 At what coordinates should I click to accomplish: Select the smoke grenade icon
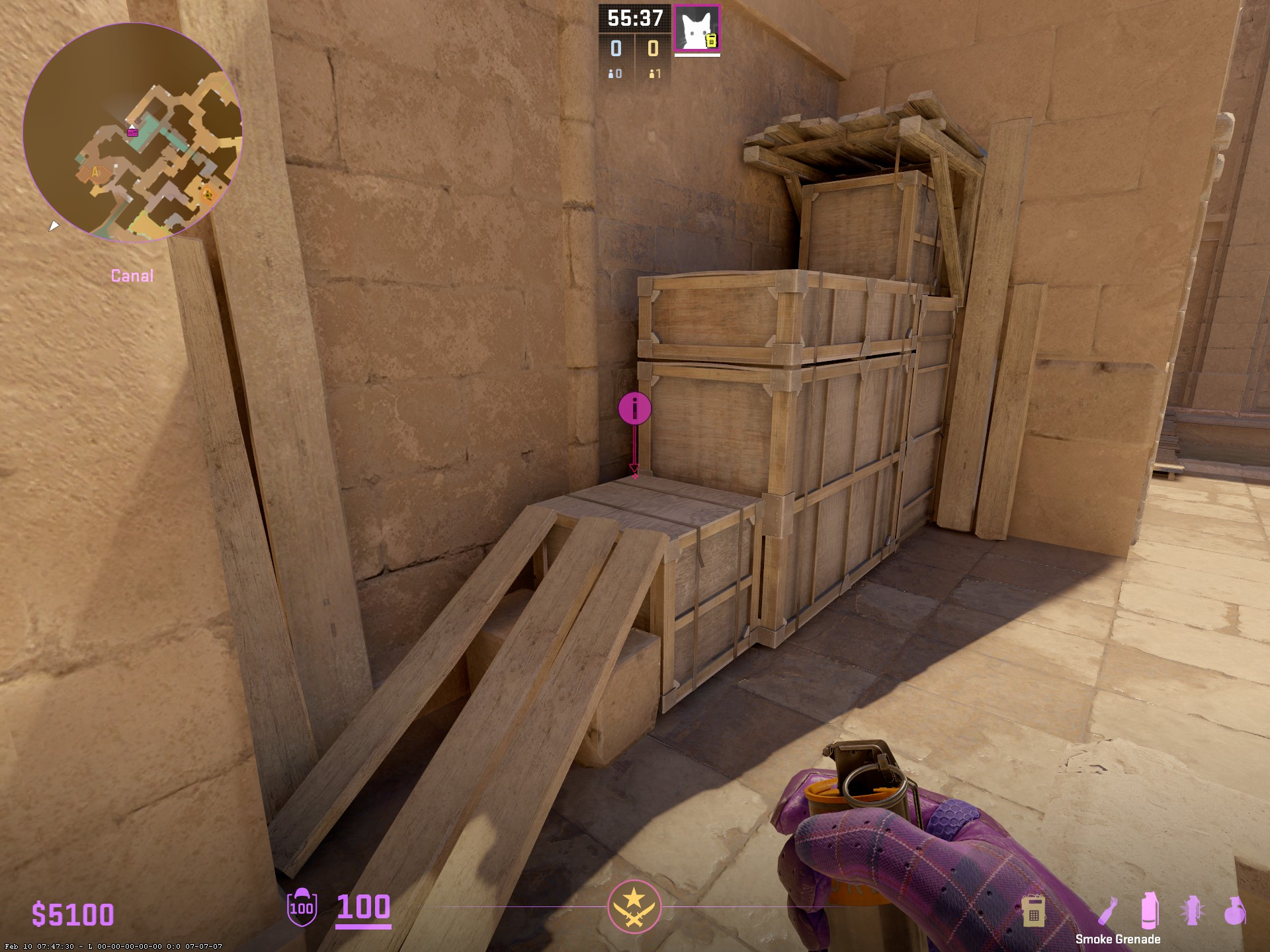[1150, 910]
